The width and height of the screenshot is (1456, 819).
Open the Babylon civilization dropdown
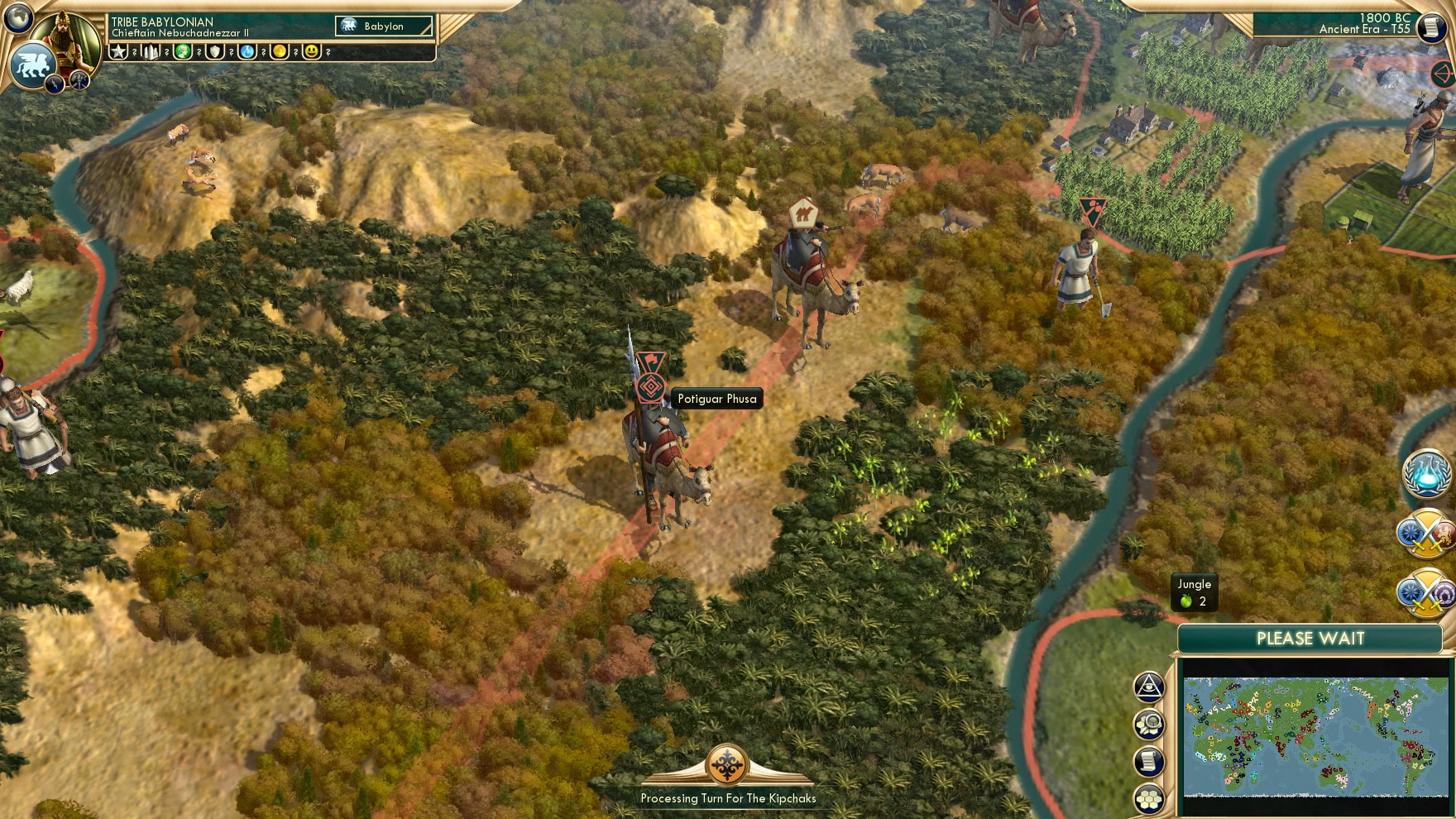tap(383, 26)
